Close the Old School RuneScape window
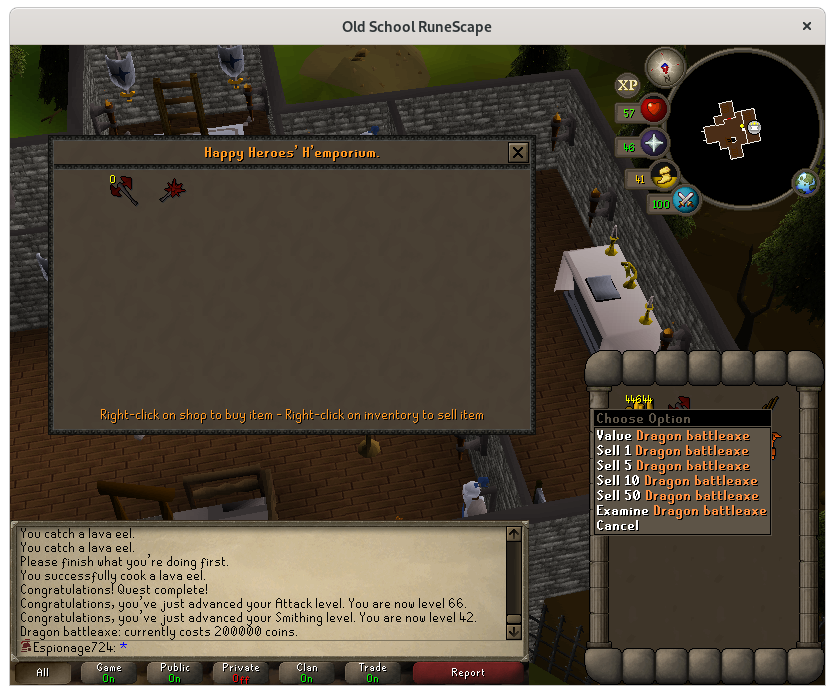835x695 pixels. [x=807, y=26]
